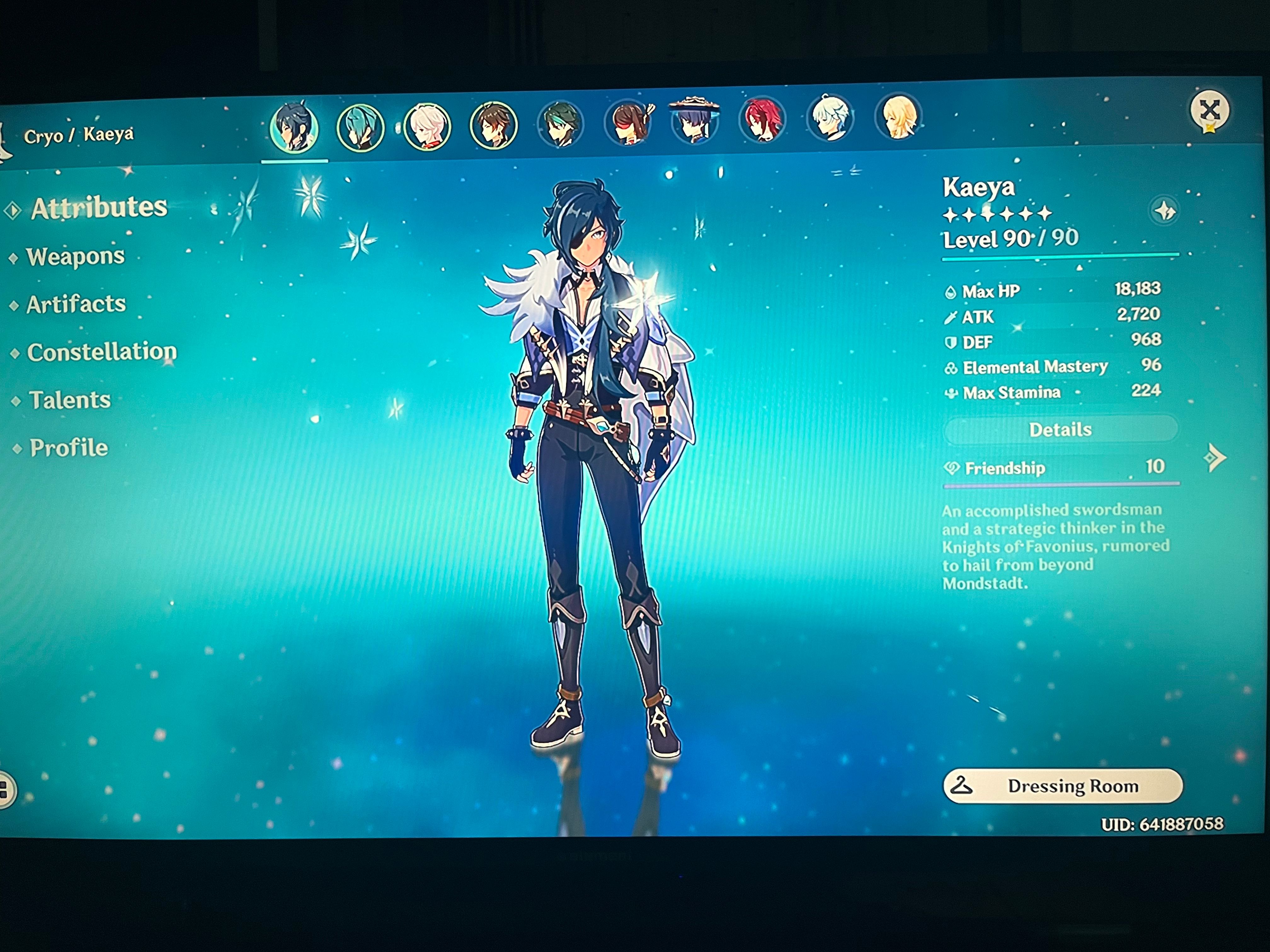Viewport: 1270px width, 952px height.
Task: Open the Constellation section
Action: click(x=104, y=352)
